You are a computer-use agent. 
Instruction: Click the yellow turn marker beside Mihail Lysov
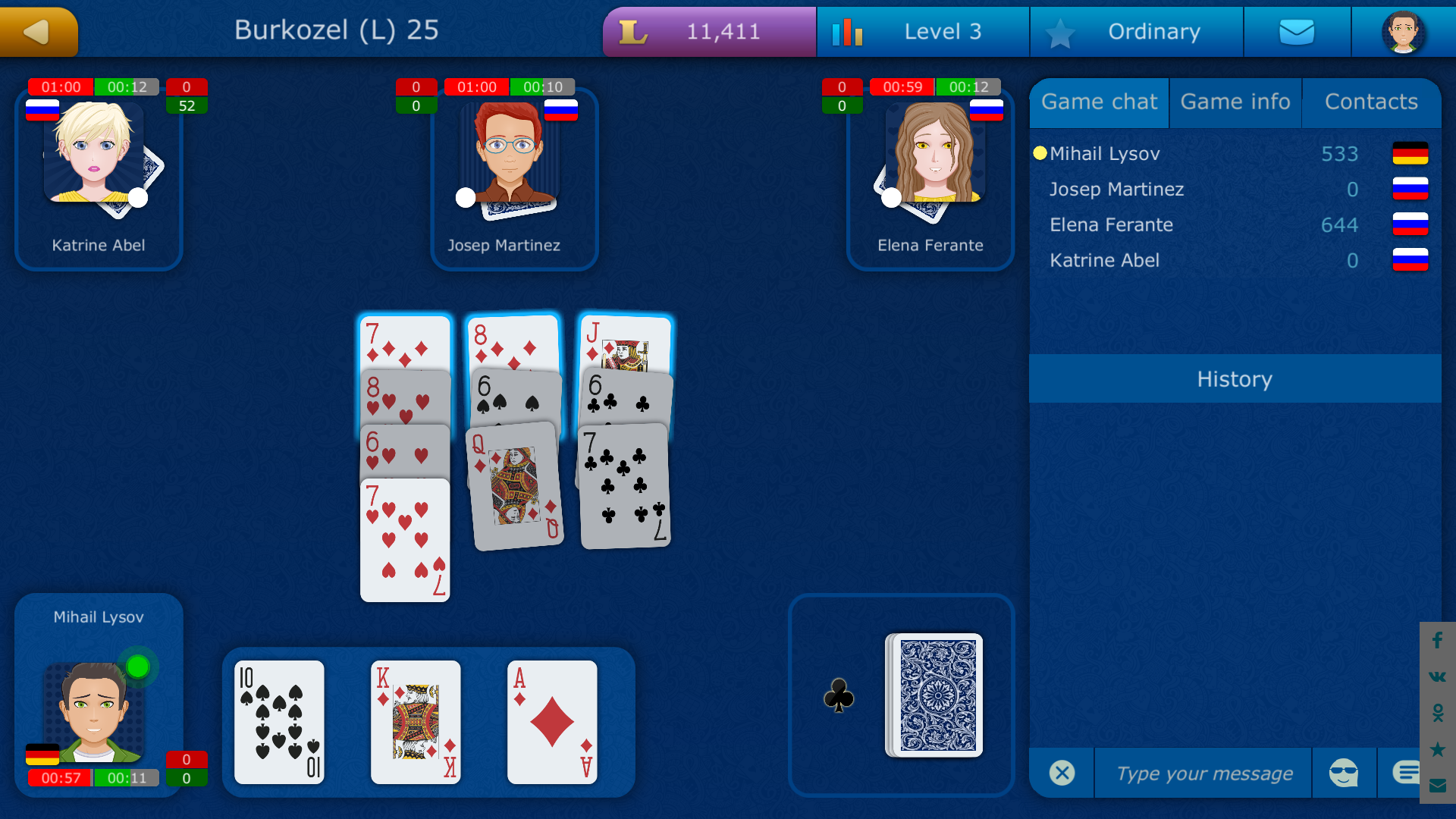pyautogui.click(x=1040, y=153)
